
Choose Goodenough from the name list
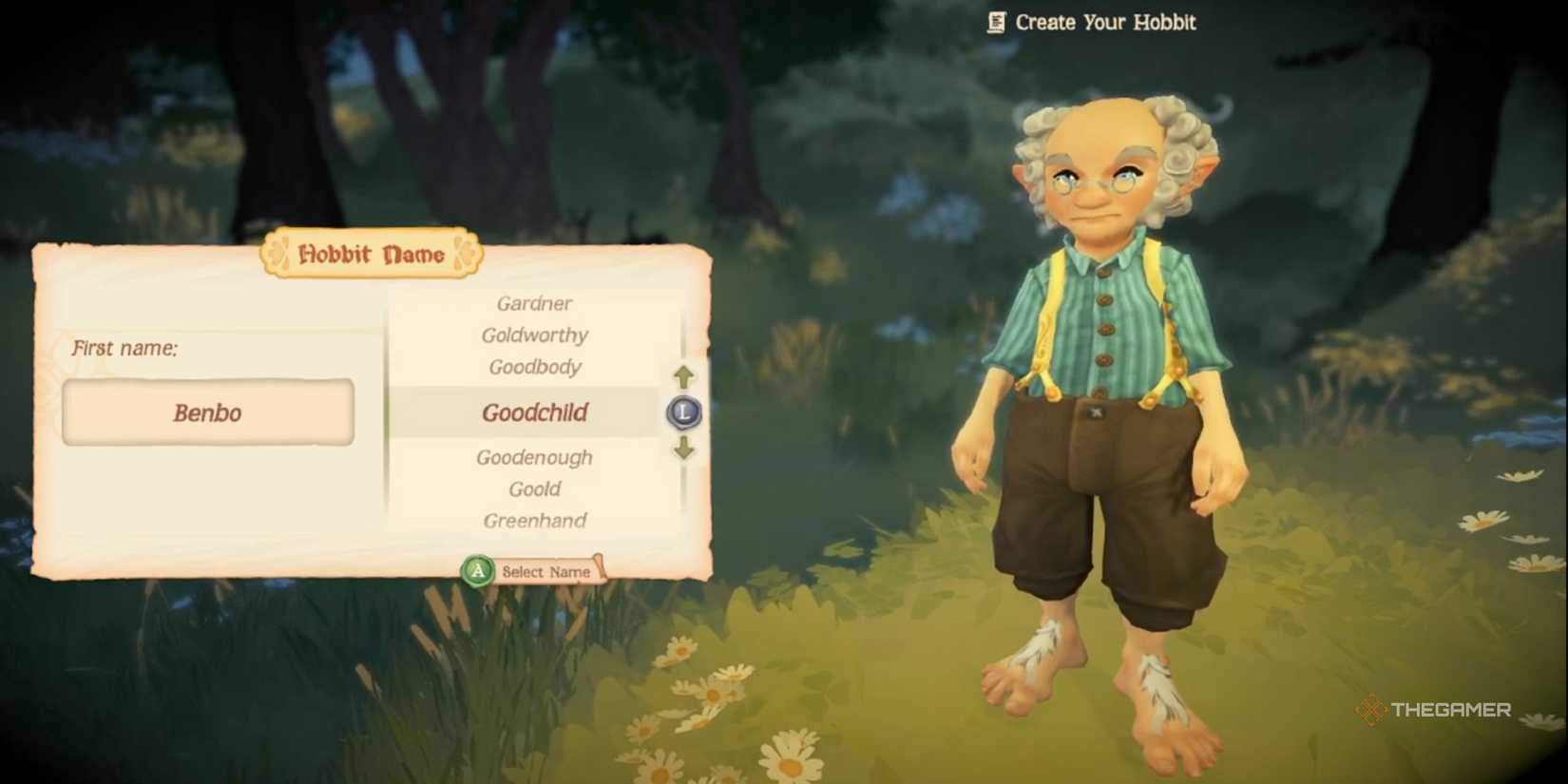point(534,457)
